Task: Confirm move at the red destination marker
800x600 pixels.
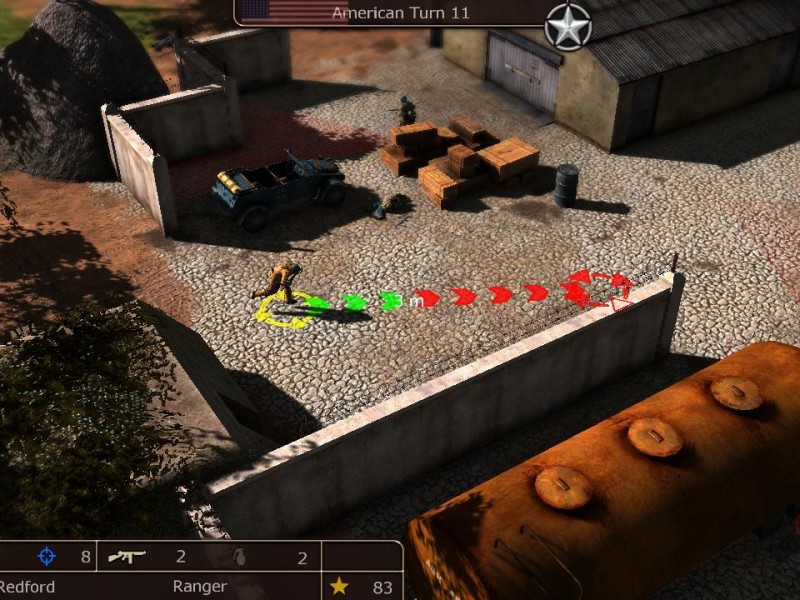Action: point(600,288)
